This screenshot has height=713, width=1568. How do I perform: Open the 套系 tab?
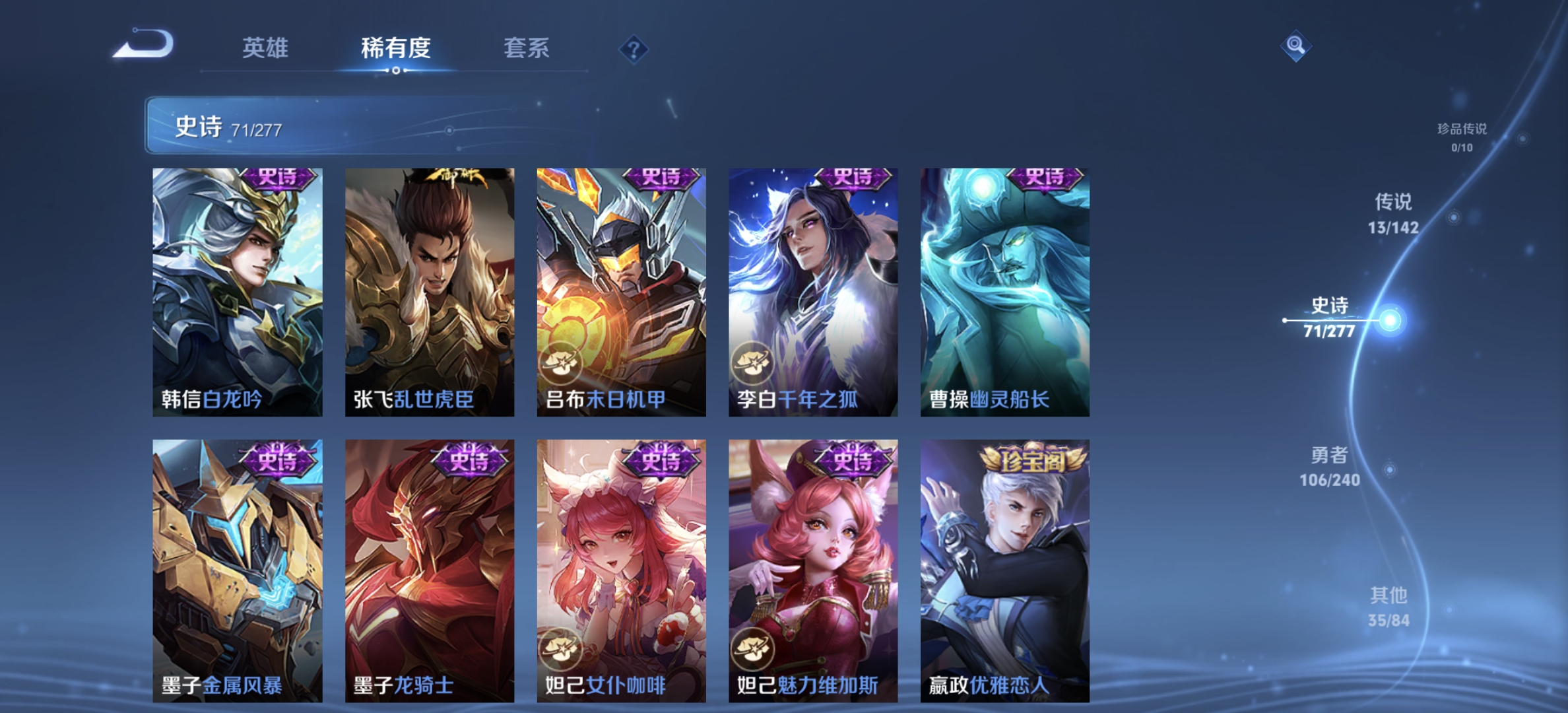(x=527, y=49)
